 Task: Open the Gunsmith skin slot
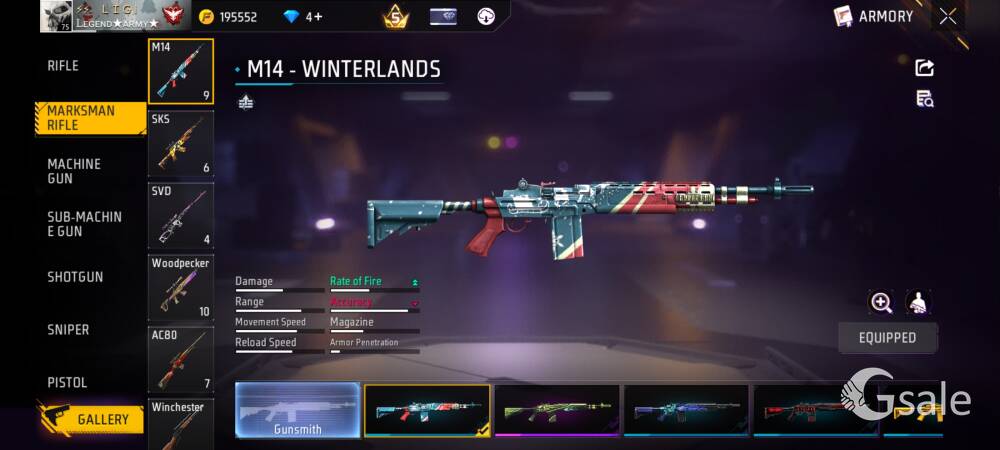[297, 410]
